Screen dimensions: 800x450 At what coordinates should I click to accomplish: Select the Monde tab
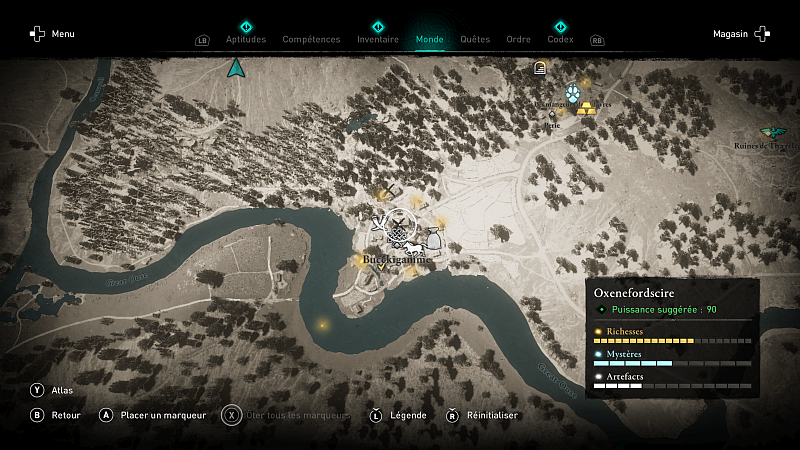430,39
